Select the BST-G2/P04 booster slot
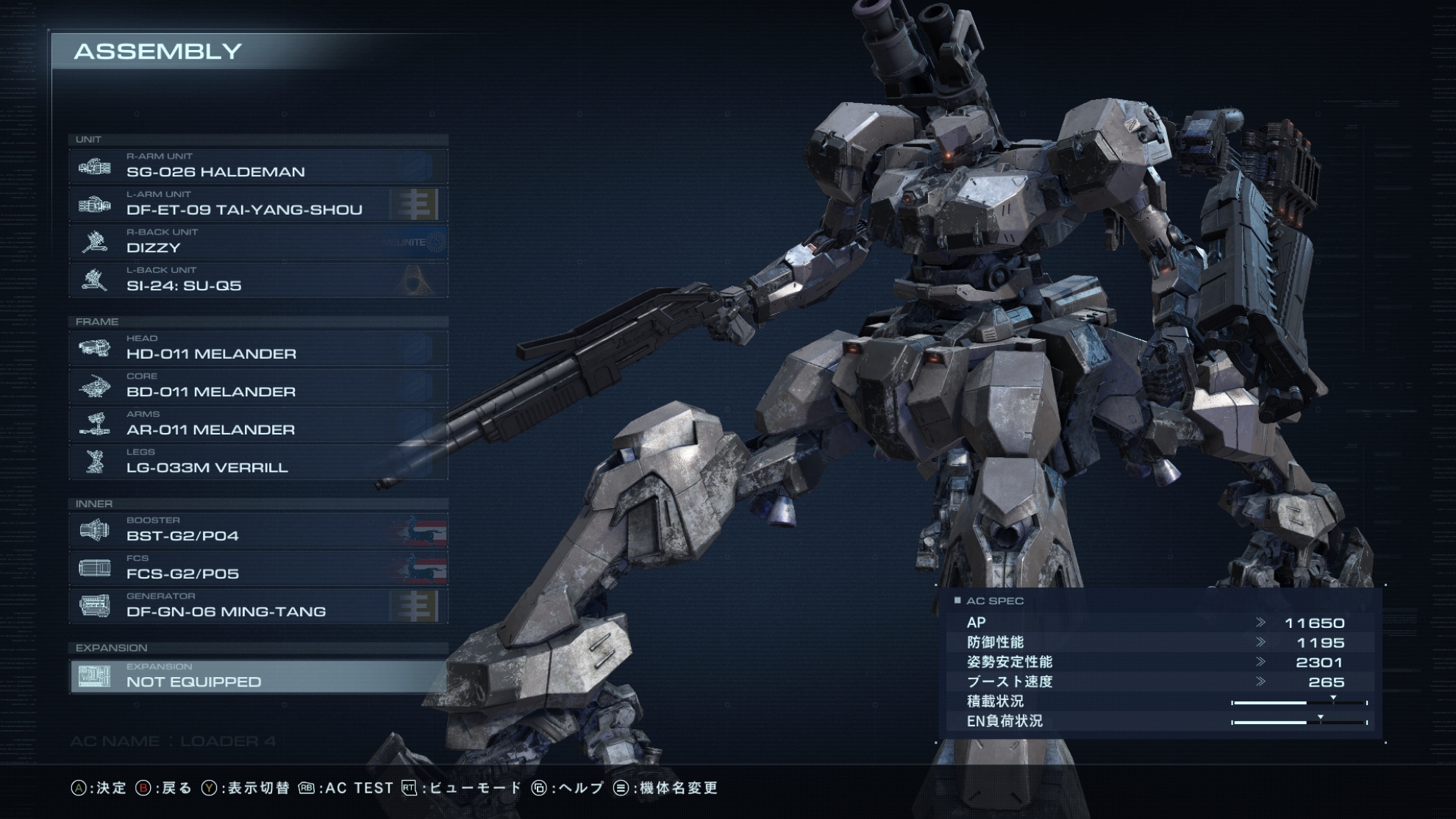This screenshot has height=819, width=1456. click(x=257, y=531)
